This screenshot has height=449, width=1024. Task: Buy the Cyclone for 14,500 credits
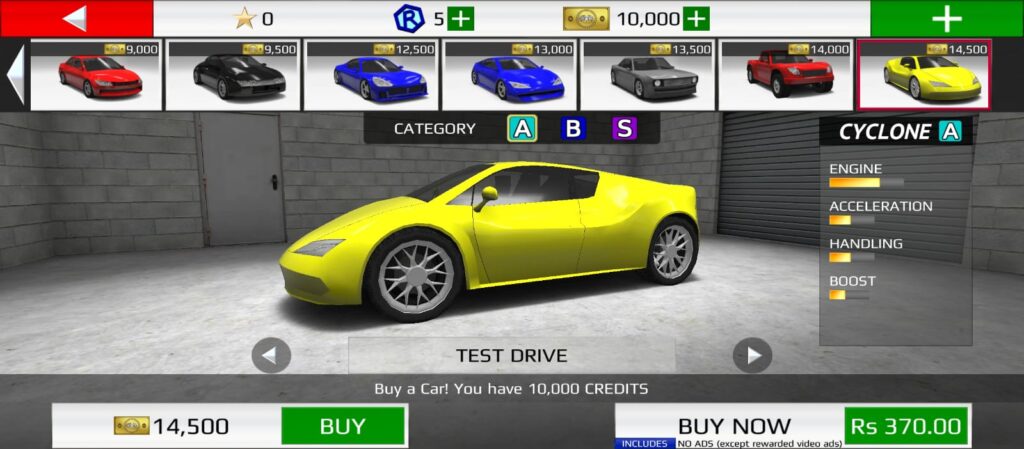pos(343,426)
